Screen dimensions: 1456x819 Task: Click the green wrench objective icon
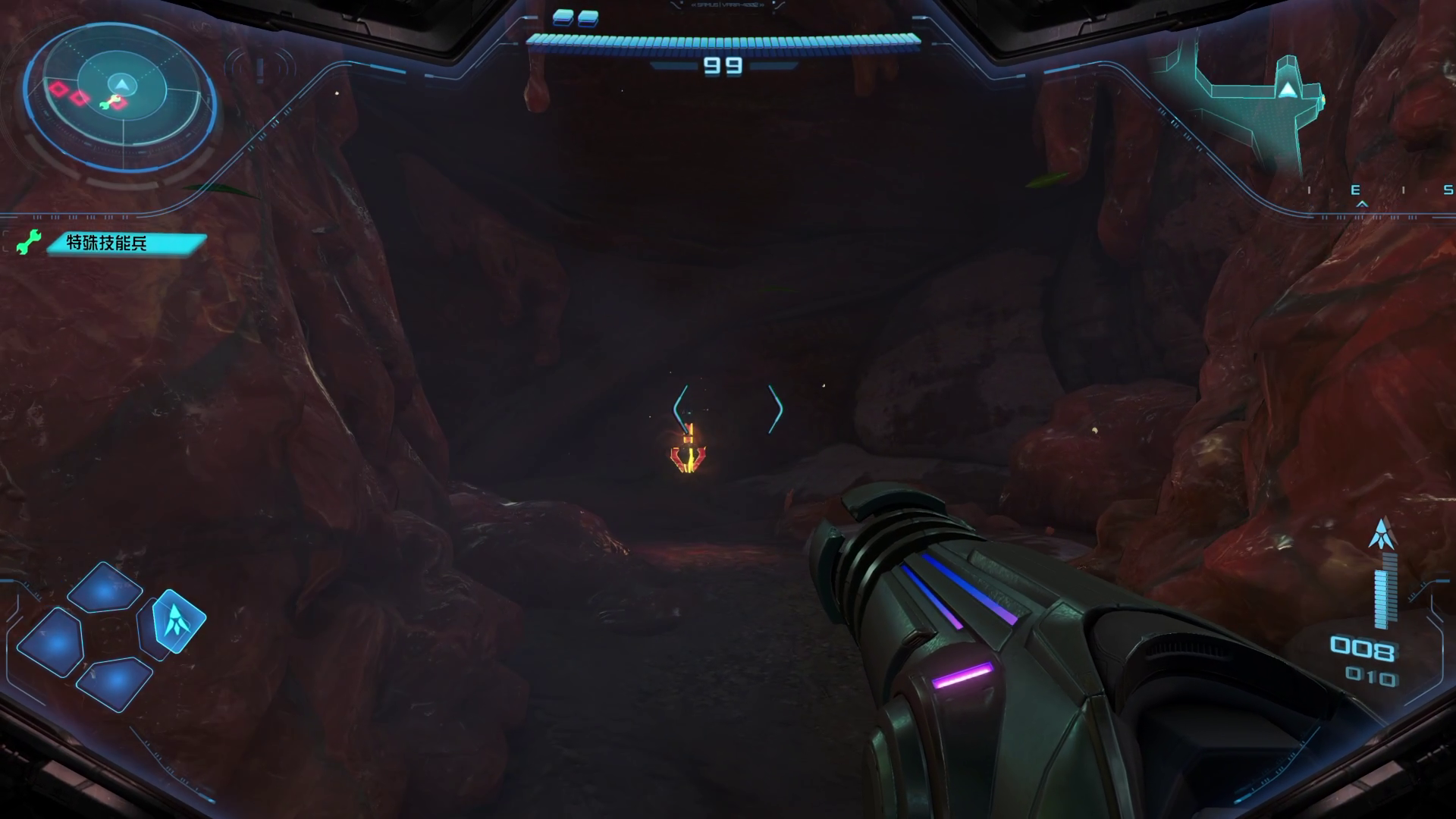(x=30, y=243)
